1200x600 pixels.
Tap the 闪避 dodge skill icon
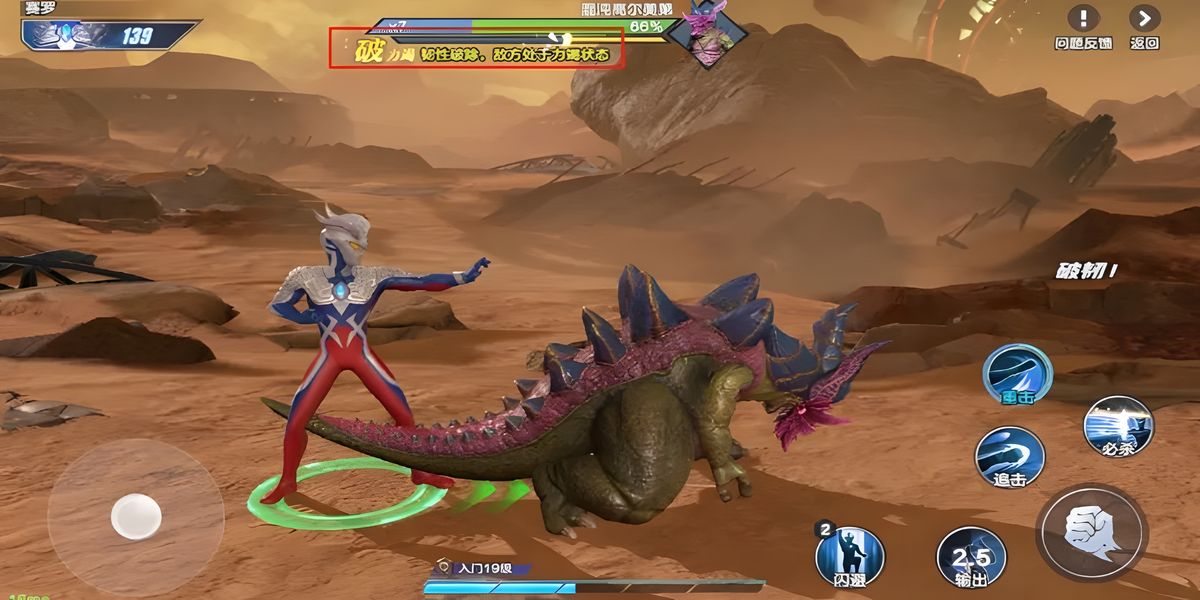click(850, 553)
